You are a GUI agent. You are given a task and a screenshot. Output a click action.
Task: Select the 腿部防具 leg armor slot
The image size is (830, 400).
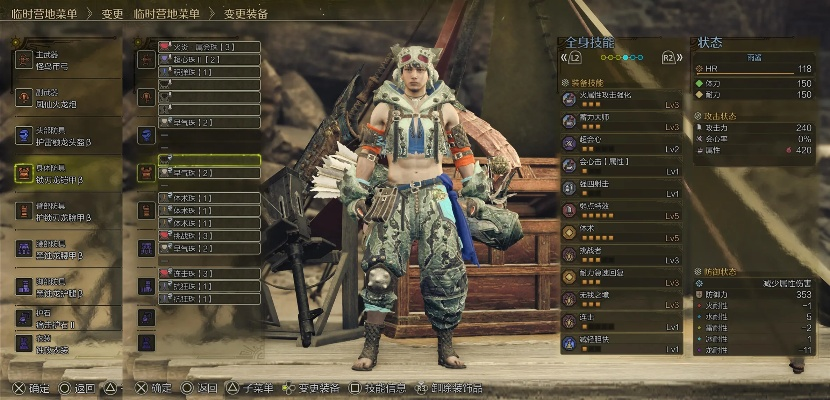66,286
